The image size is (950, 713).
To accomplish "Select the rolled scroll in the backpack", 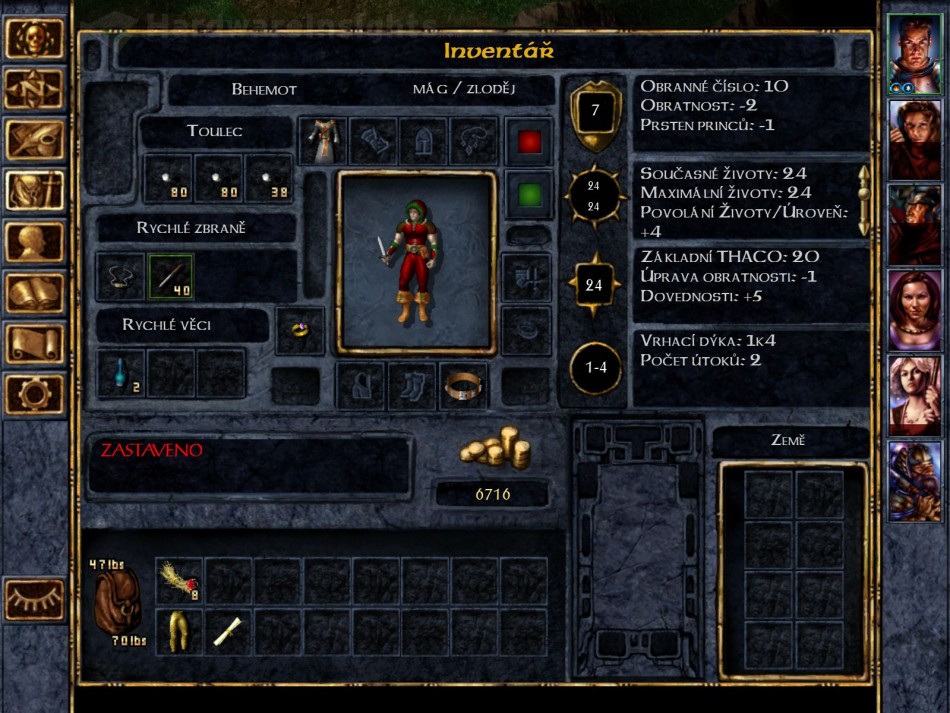I will coord(229,632).
